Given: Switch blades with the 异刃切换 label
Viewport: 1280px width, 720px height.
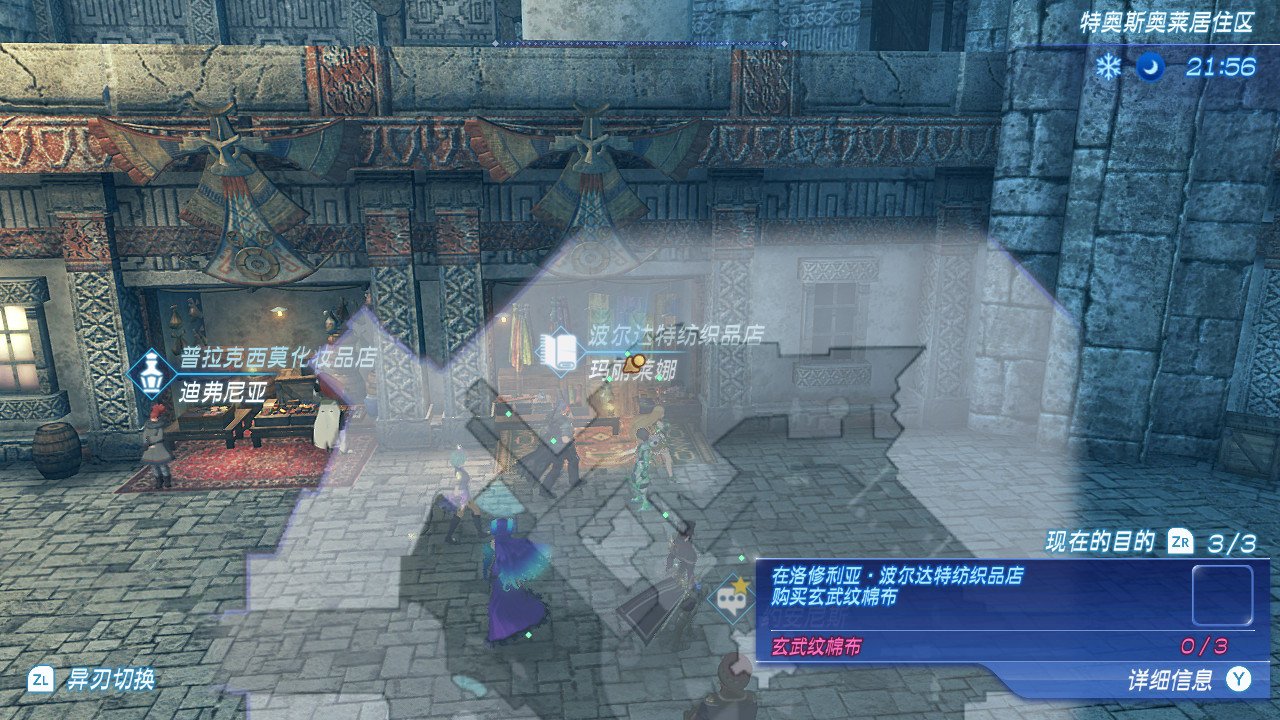Looking at the screenshot, I should pos(110,680).
